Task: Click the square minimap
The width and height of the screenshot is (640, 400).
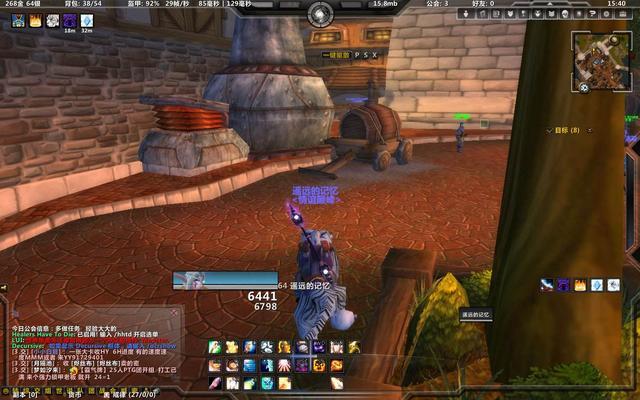Action: (x=601, y=61)
